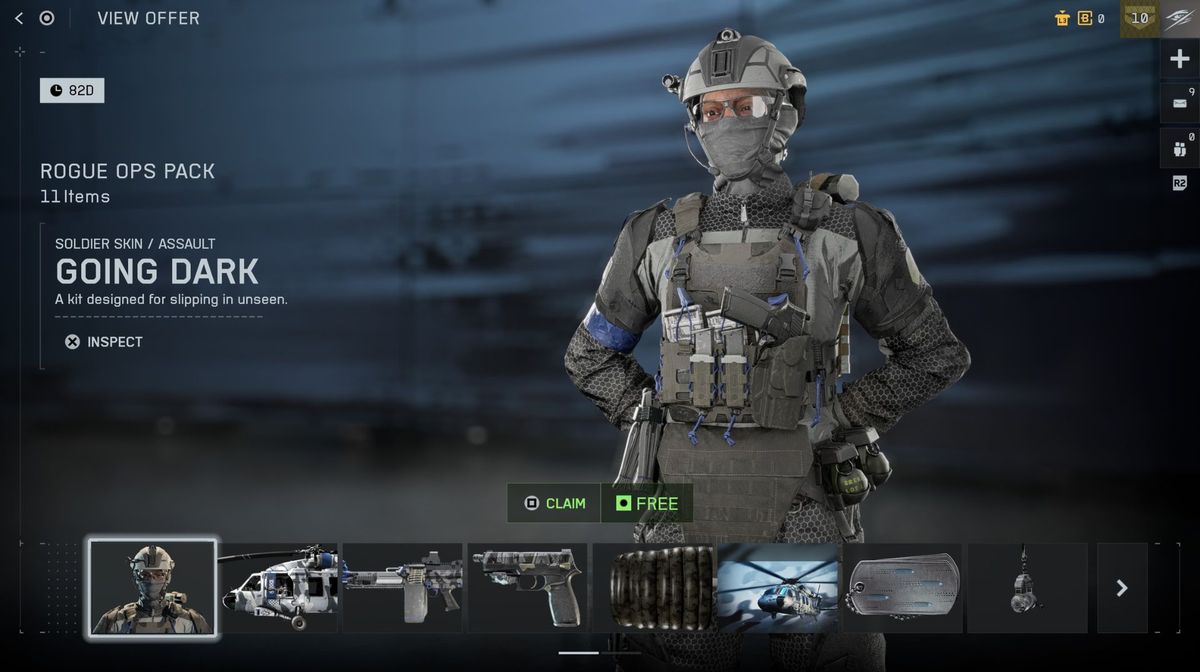Screen dimensions: 1200x672
Task: Select the ribbed grip item thumbnail
Action: point(653,587)
